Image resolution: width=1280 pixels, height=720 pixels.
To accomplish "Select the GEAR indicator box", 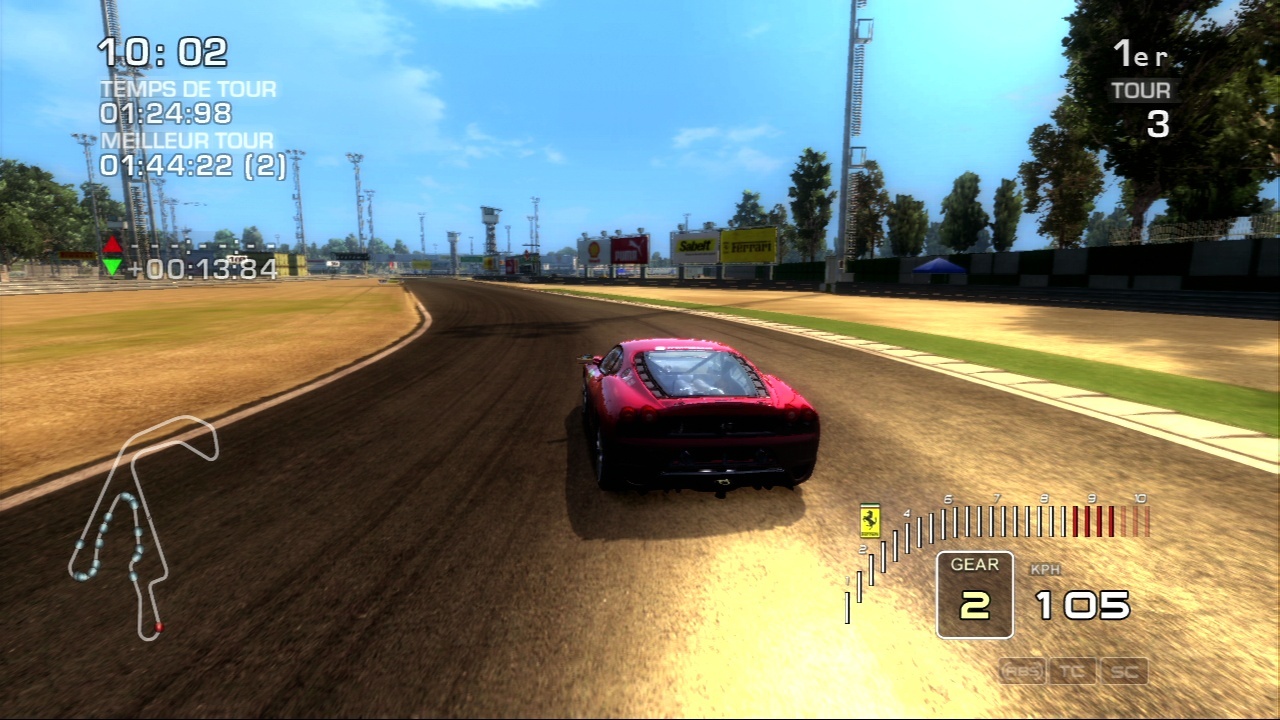I will [x=975, y=595].
